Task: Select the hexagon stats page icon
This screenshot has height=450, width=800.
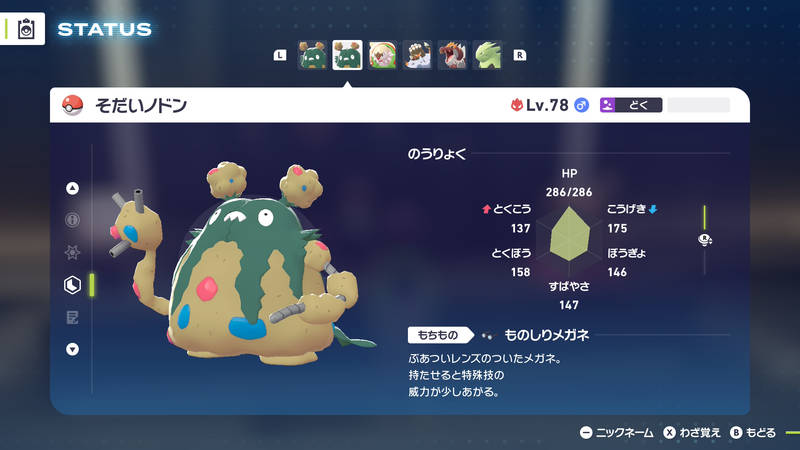Action: pos(72,285)
